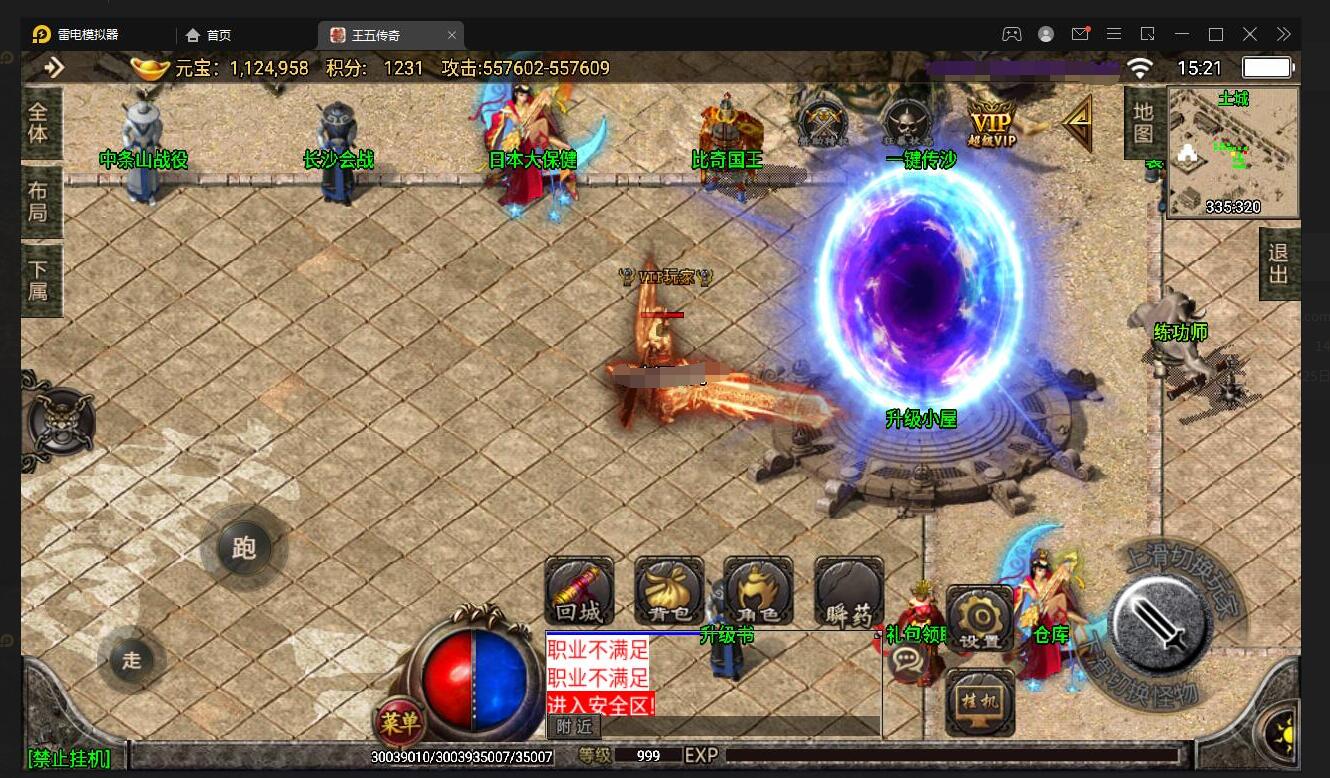The height and width of the screenshot is (778, 1330).
Task: Select the 全体 tab
Action: click(x=39, y=123)
